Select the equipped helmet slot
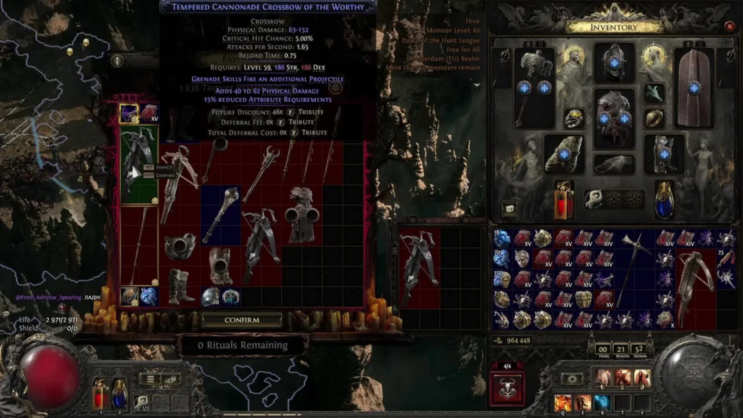Screen dimensions: 743x418 pos(614,62)
